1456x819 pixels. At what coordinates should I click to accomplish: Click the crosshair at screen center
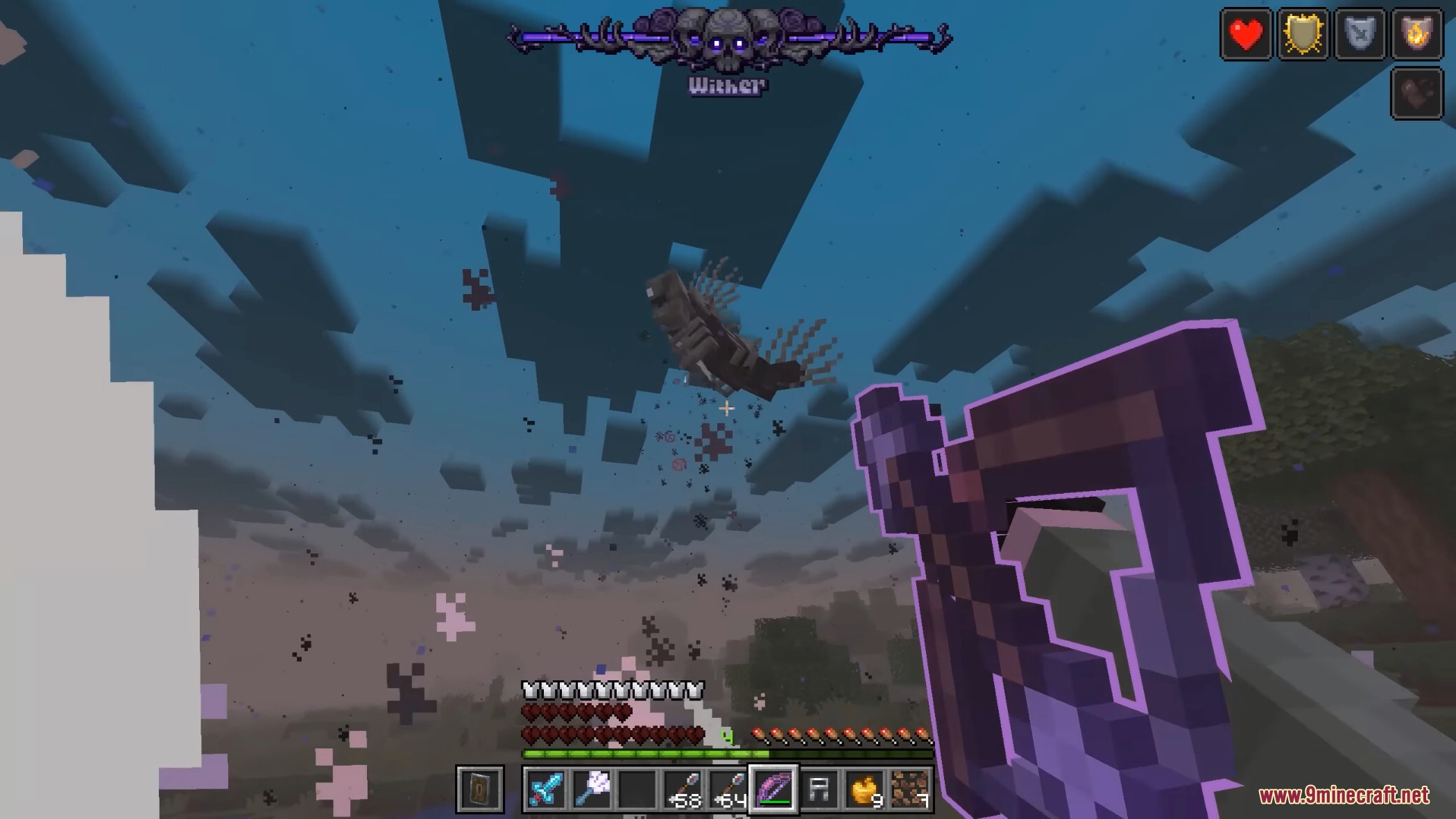point(726,408)
